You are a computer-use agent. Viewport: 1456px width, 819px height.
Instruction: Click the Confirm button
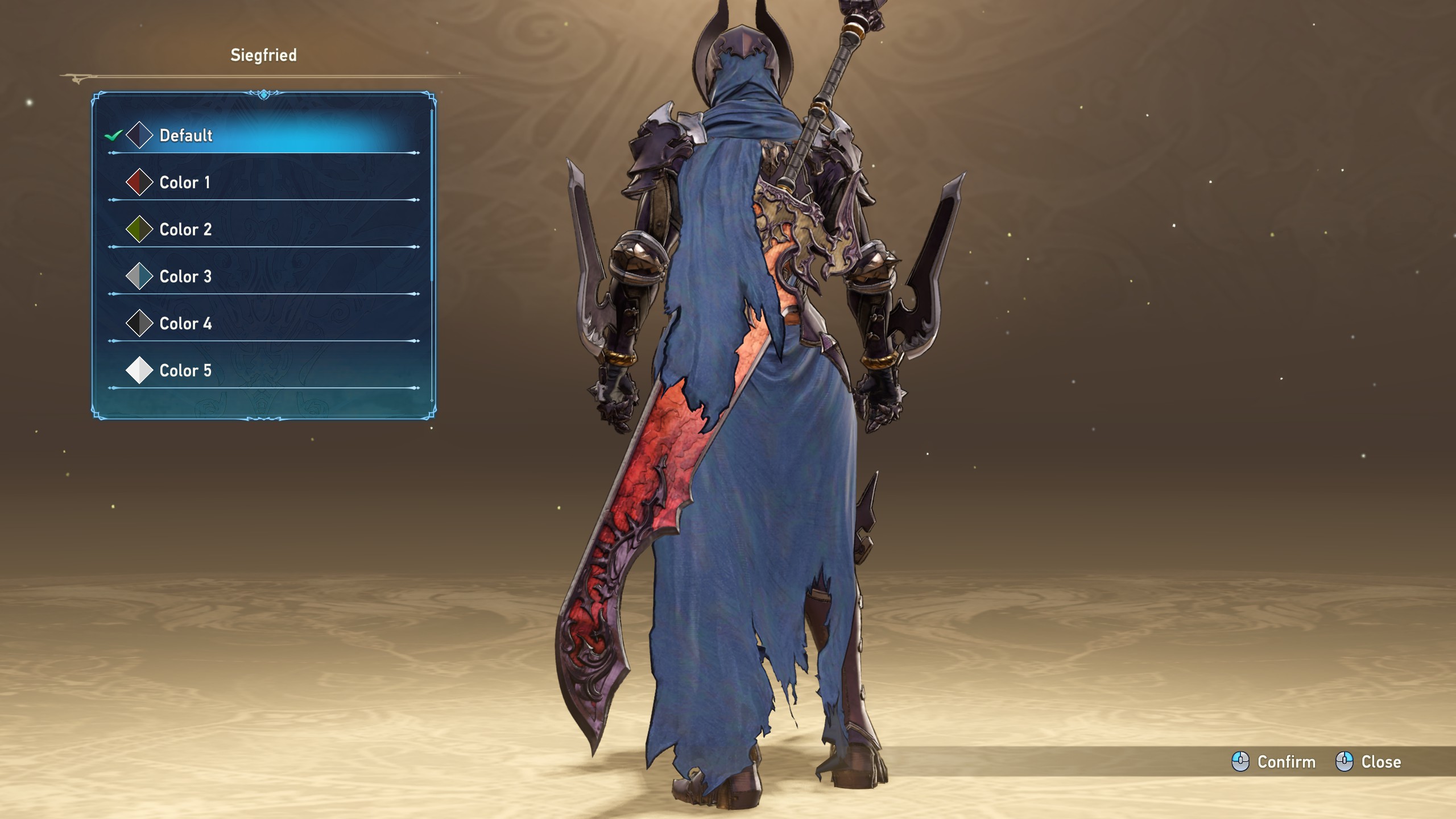(1274, 762)
